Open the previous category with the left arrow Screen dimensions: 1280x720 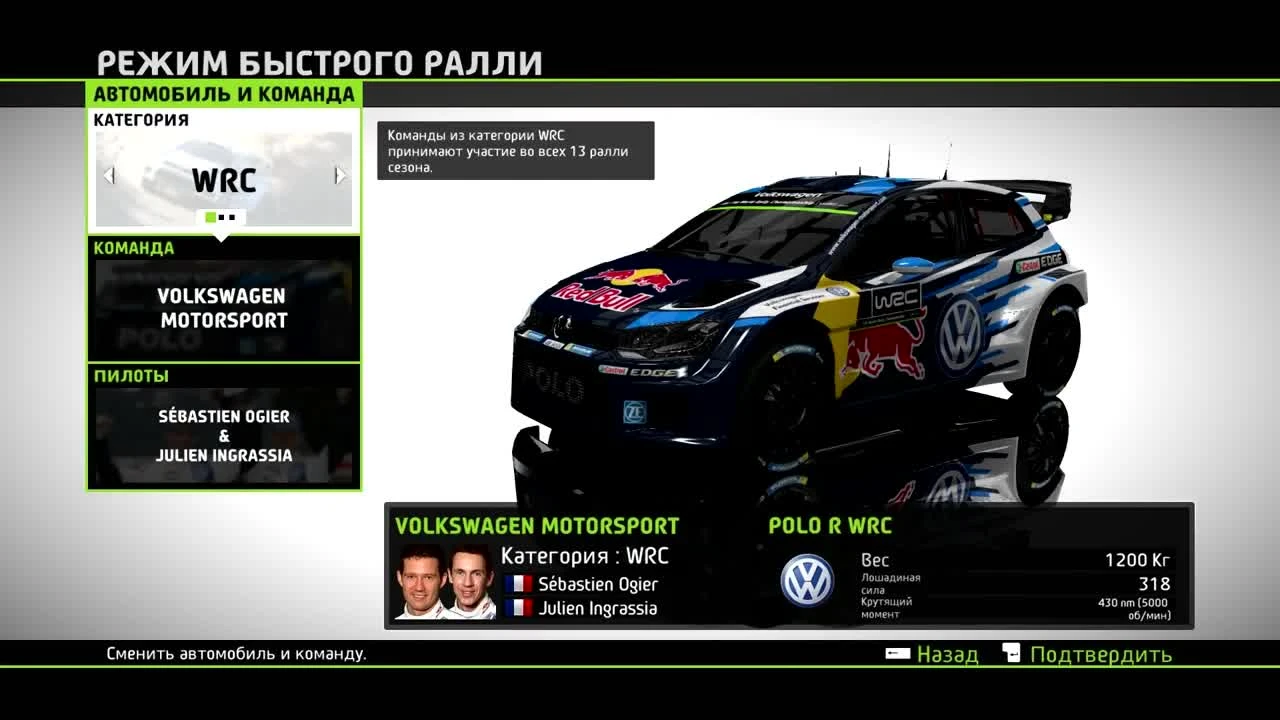pyautogui.click(x=108, y=175)
